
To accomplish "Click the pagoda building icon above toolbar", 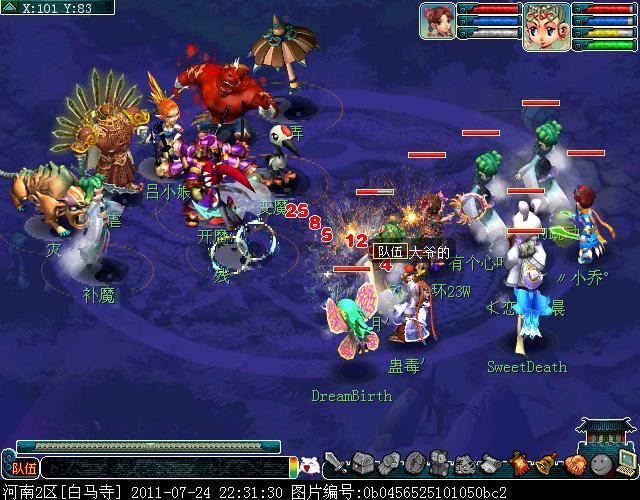I will tap(607, 433).
